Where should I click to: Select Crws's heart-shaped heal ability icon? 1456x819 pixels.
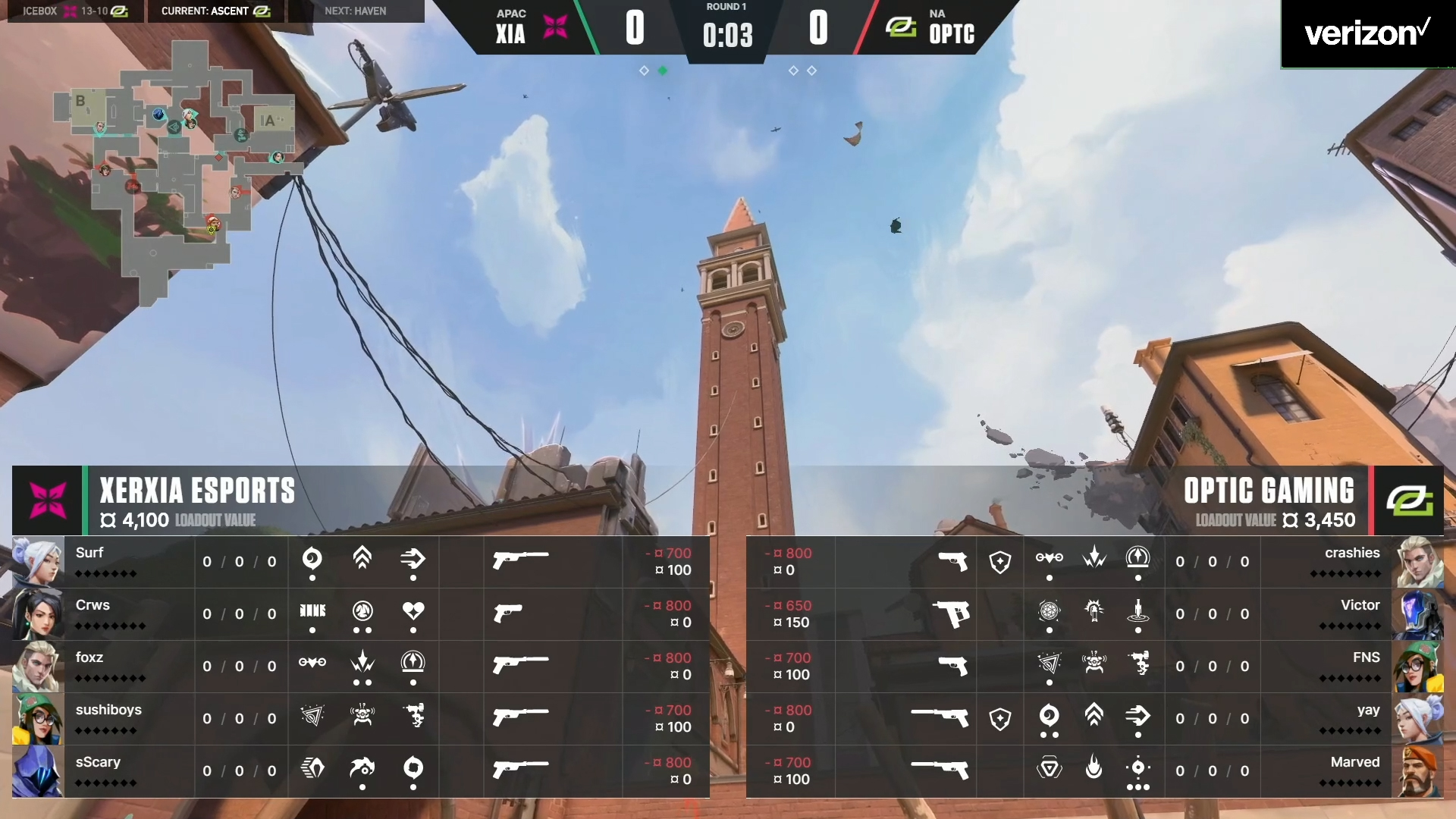(413, 610)
